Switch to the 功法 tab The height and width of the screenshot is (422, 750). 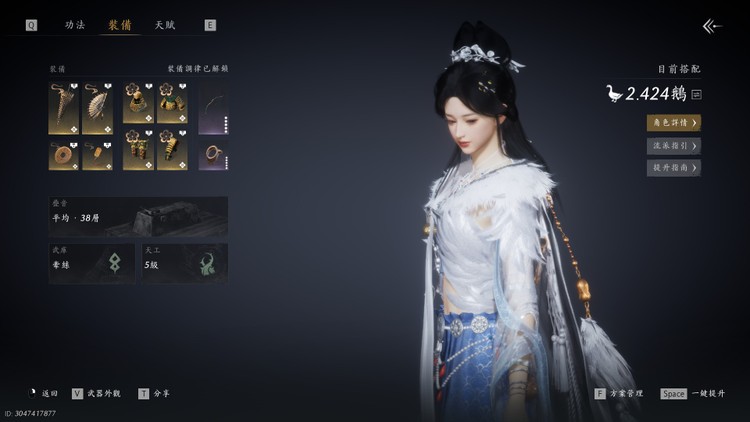click(75, 24)
